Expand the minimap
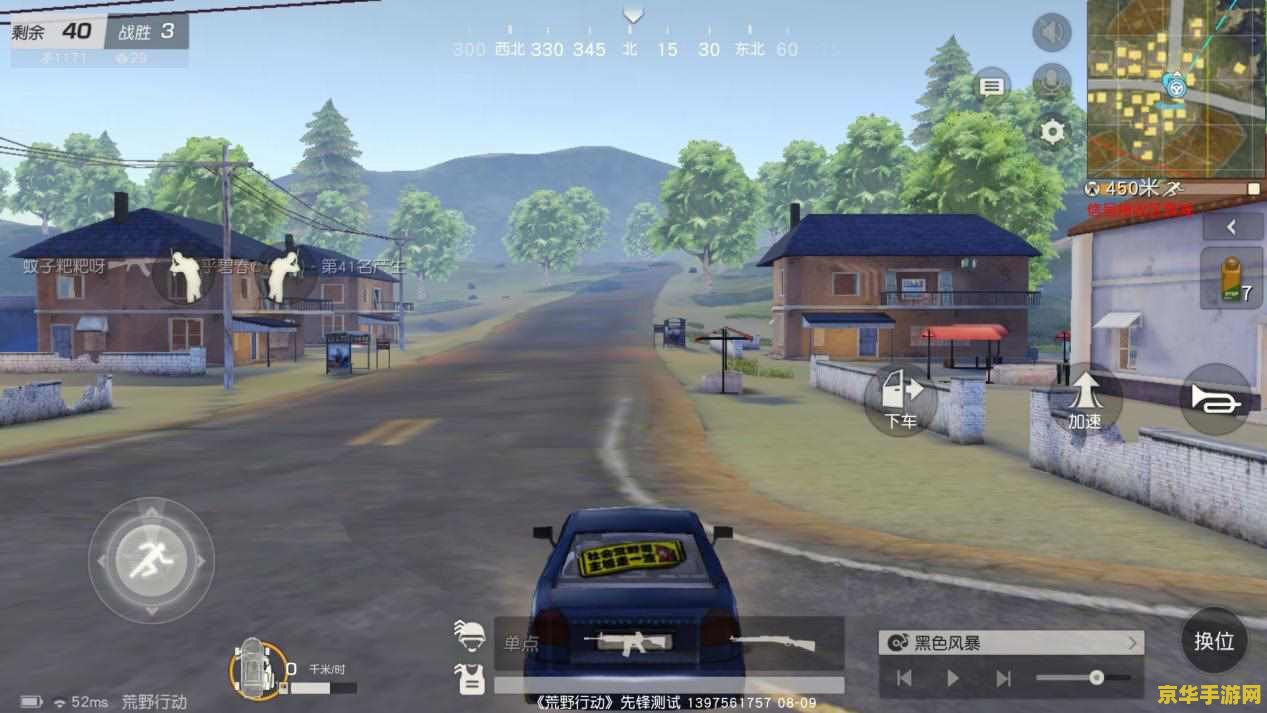 coord(1176,88)
